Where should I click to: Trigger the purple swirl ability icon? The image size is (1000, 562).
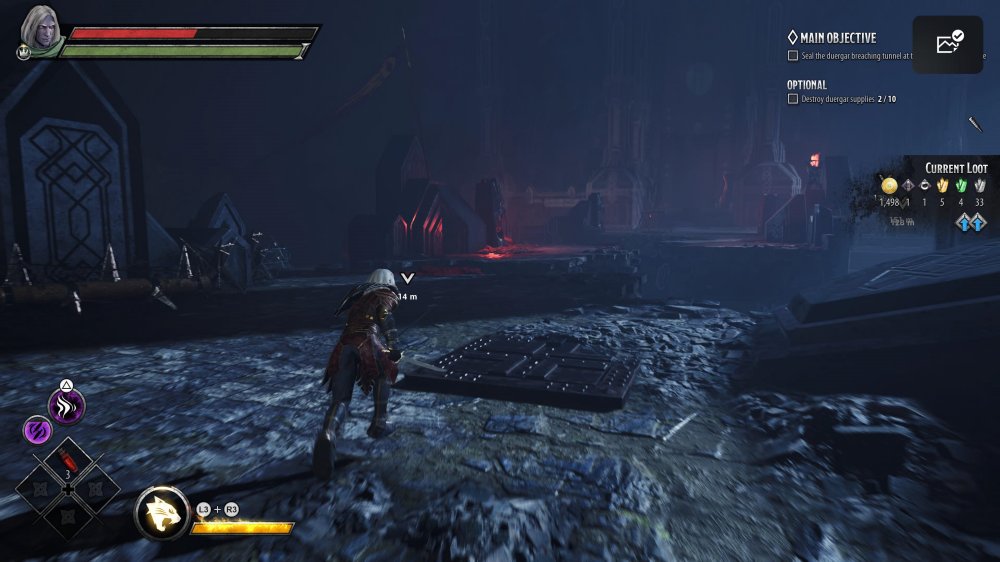36,431
